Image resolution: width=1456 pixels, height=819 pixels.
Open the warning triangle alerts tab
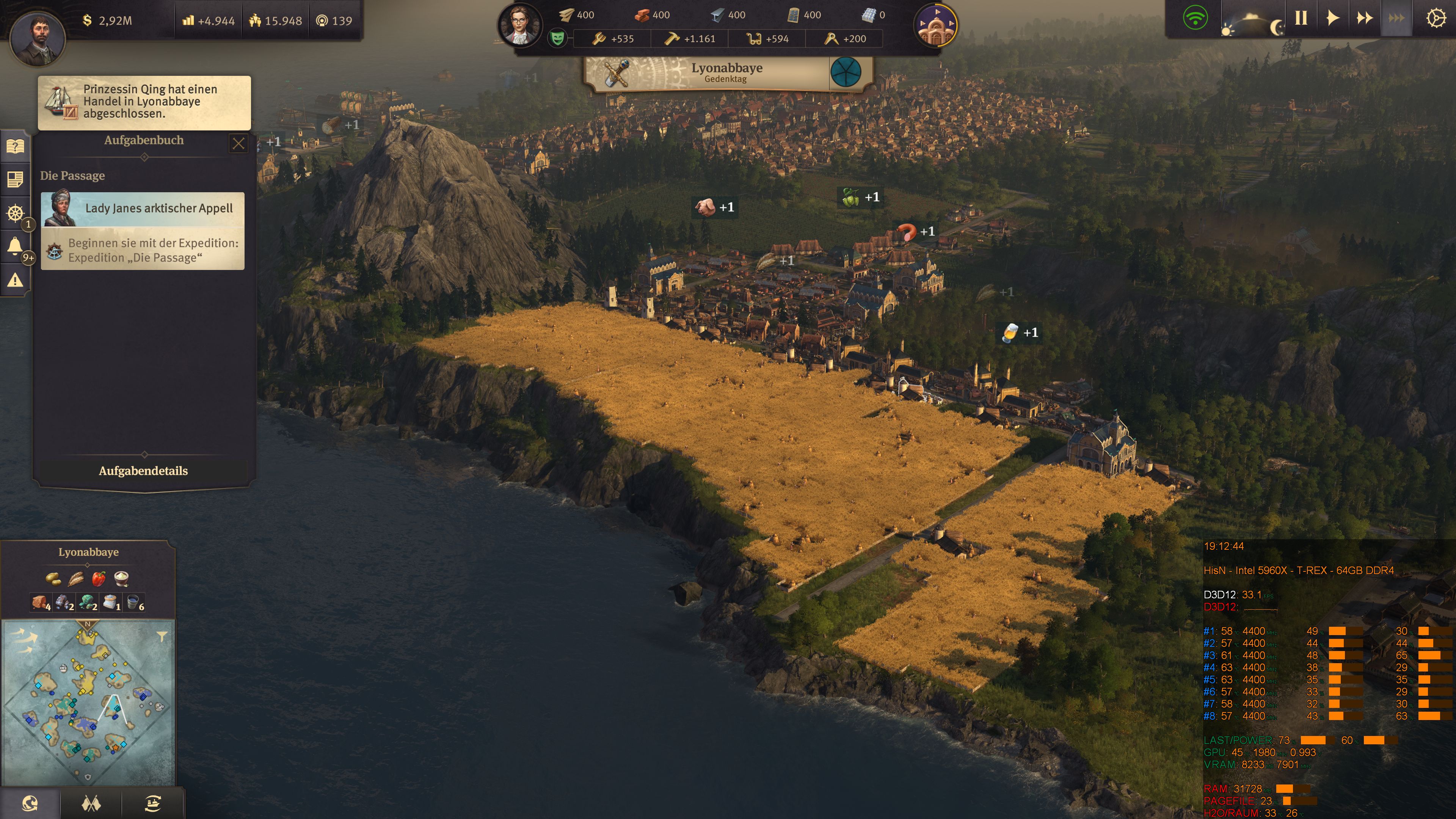click(15, 280)
